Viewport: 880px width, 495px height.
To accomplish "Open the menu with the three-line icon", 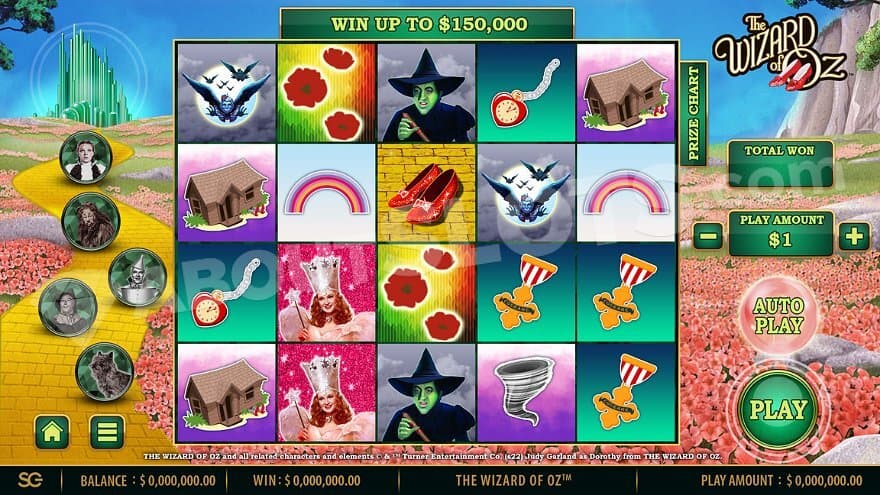I will pos(107,431).
